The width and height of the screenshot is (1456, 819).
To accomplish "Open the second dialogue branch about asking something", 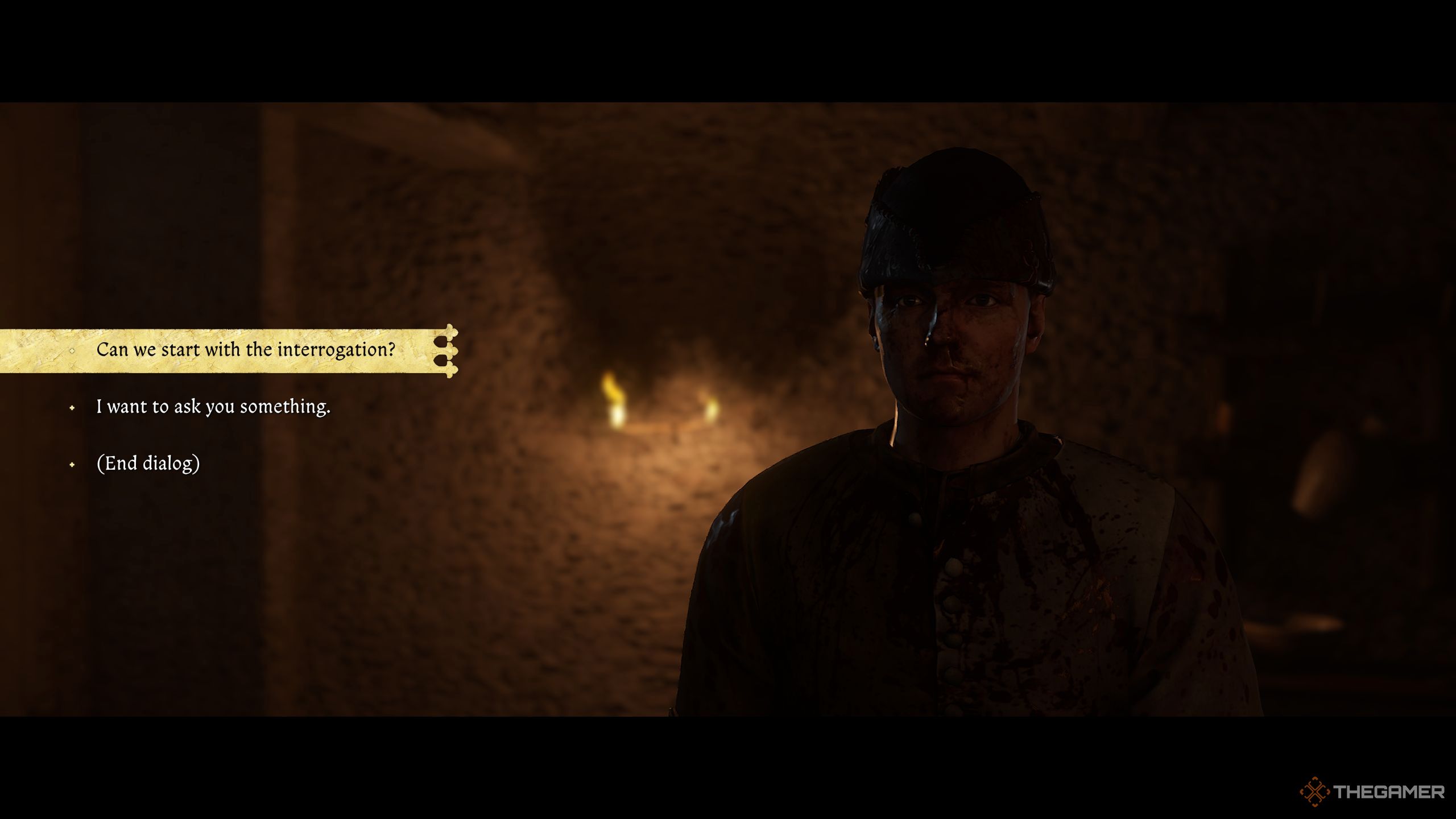I will (213, 407).
